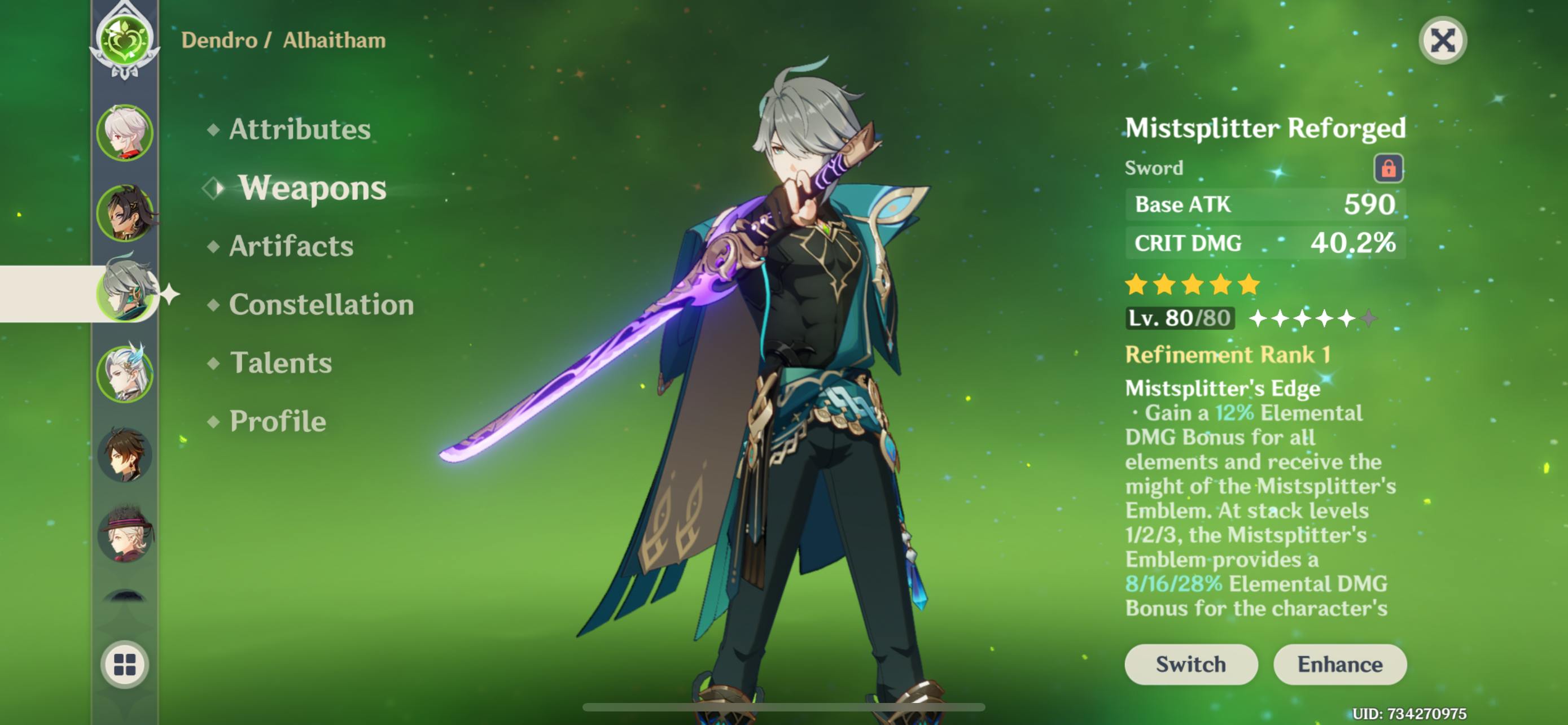
Task: Enhance the Mistsplitter Reforged
Action: click(x=1339, y=664)
